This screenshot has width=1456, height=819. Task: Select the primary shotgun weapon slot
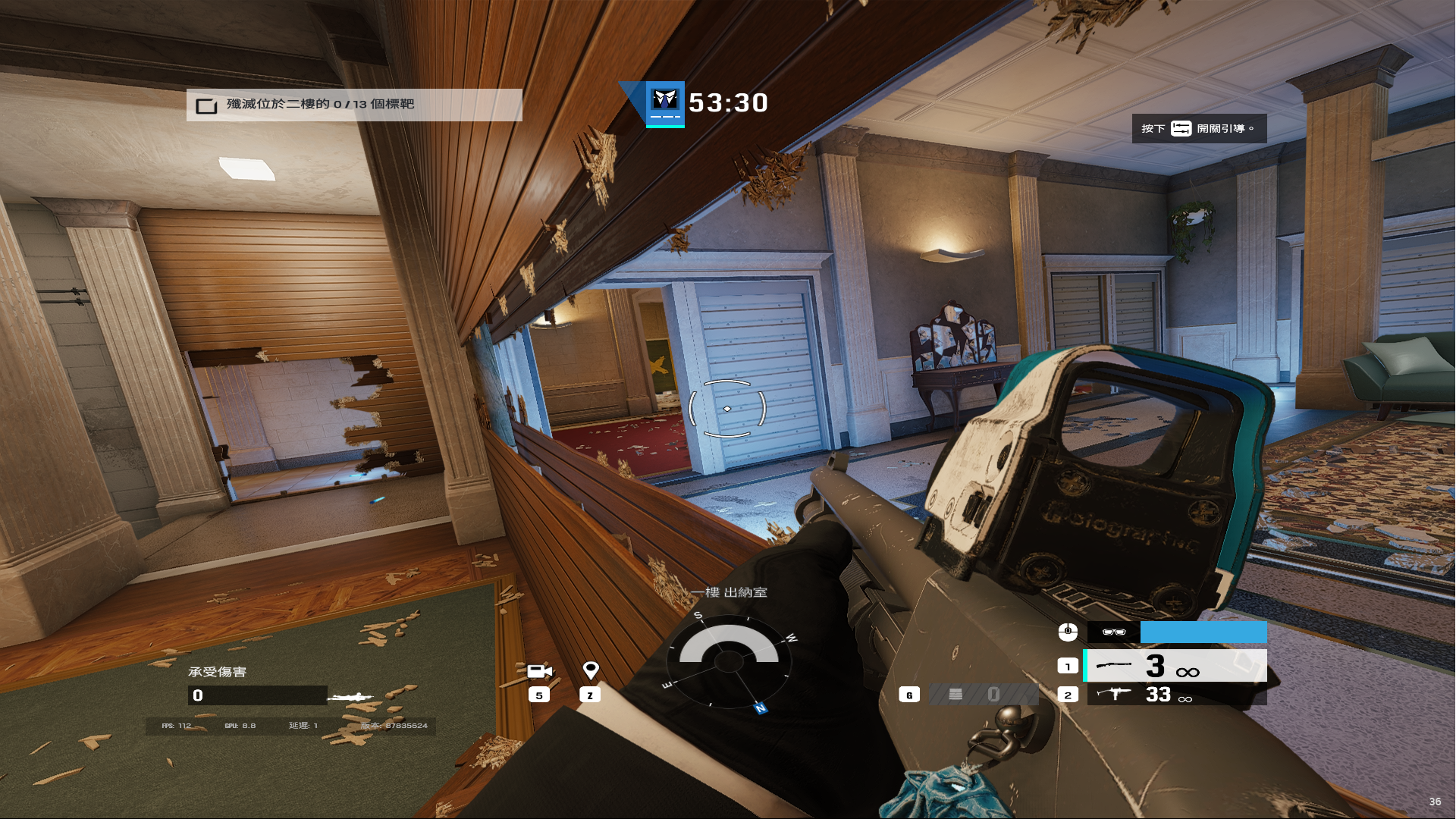point(1175,666)
